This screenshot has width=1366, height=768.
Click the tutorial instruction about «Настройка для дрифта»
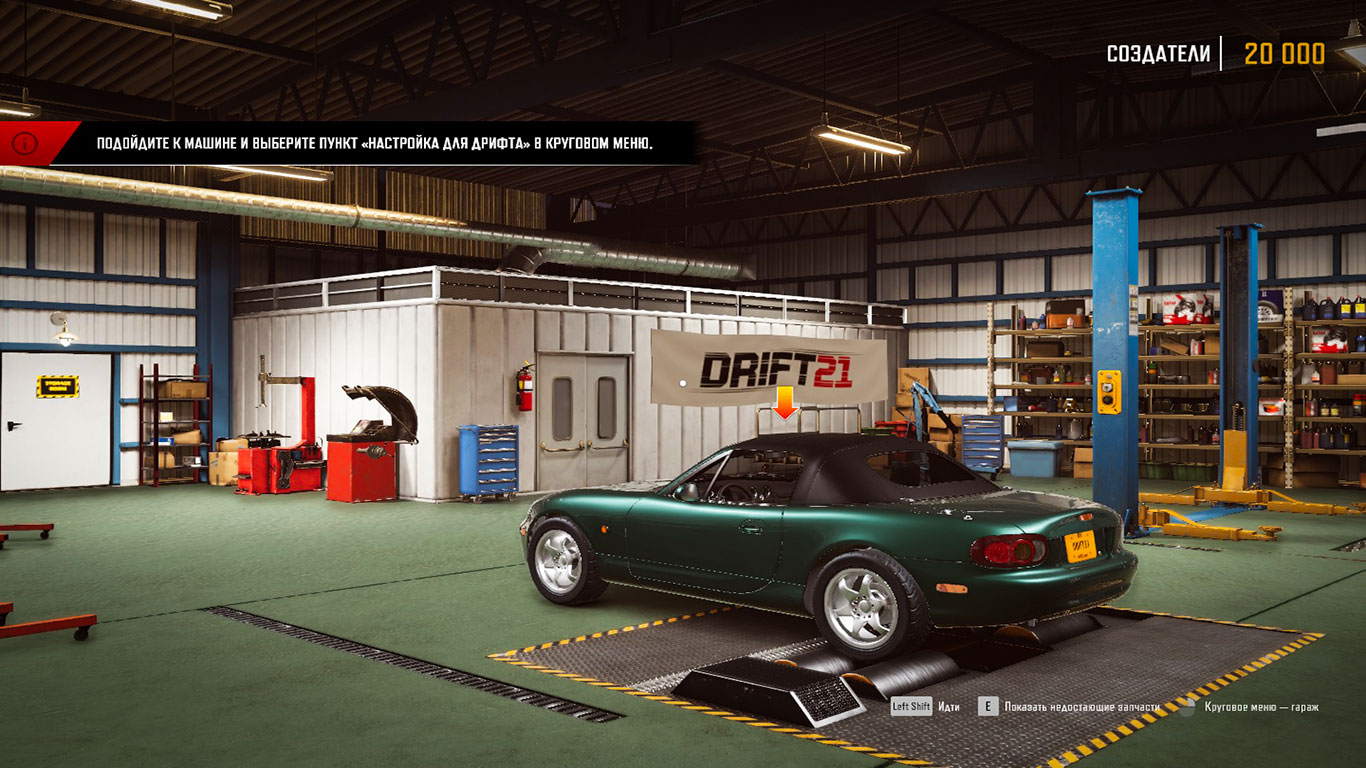(x=370, y=141)
